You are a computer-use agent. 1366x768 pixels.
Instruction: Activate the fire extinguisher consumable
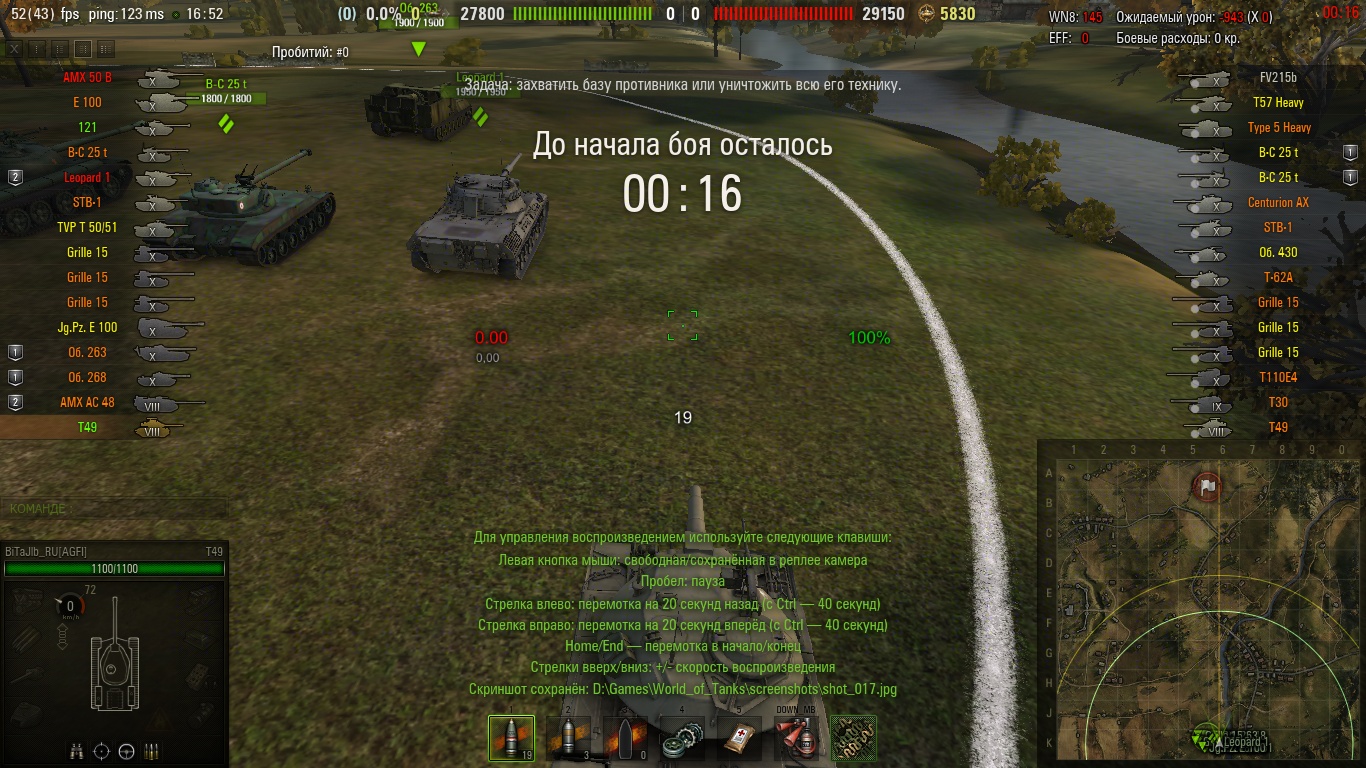point(797,738)
